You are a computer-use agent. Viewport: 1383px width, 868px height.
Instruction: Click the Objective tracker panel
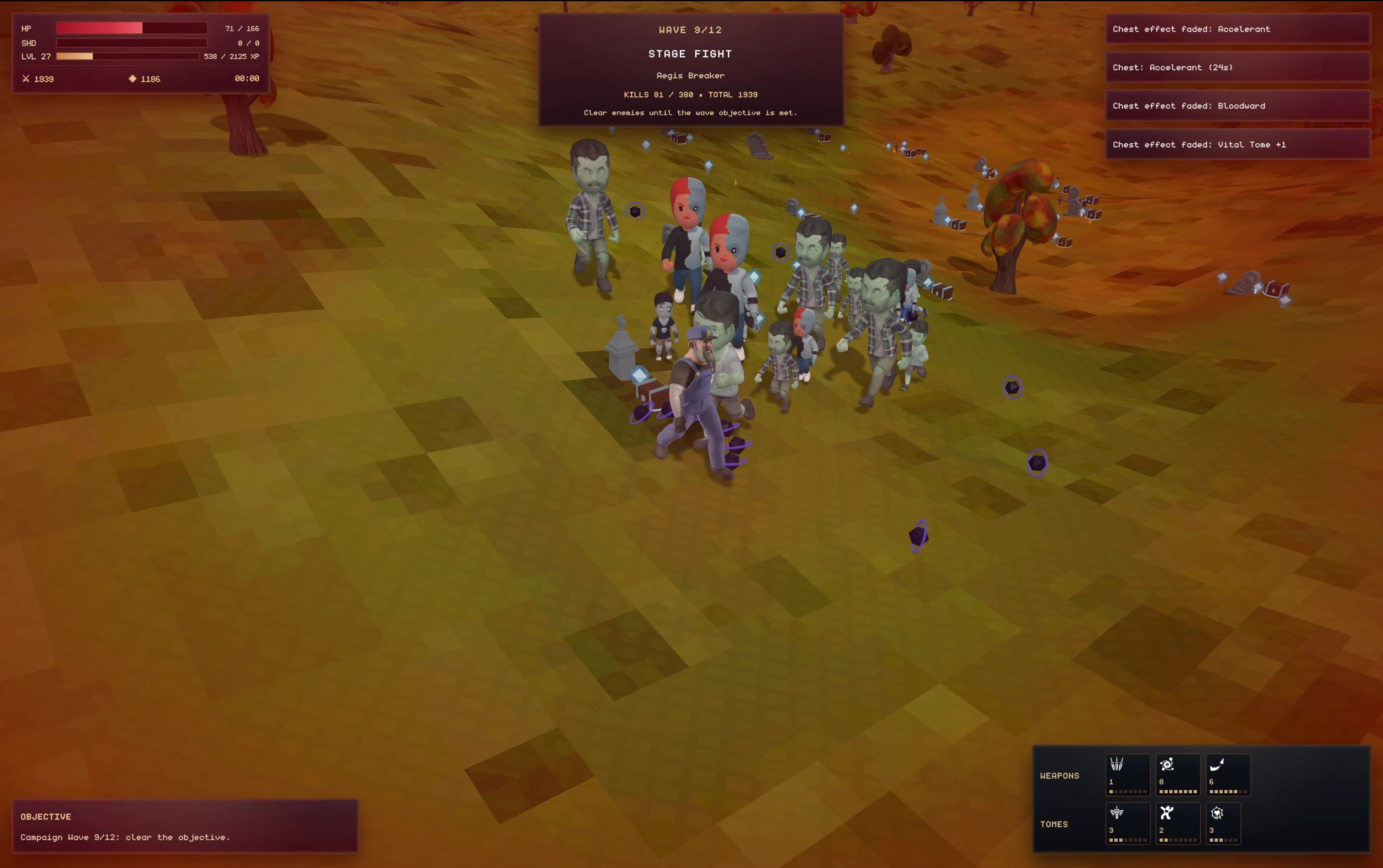(x=185, y=826)
